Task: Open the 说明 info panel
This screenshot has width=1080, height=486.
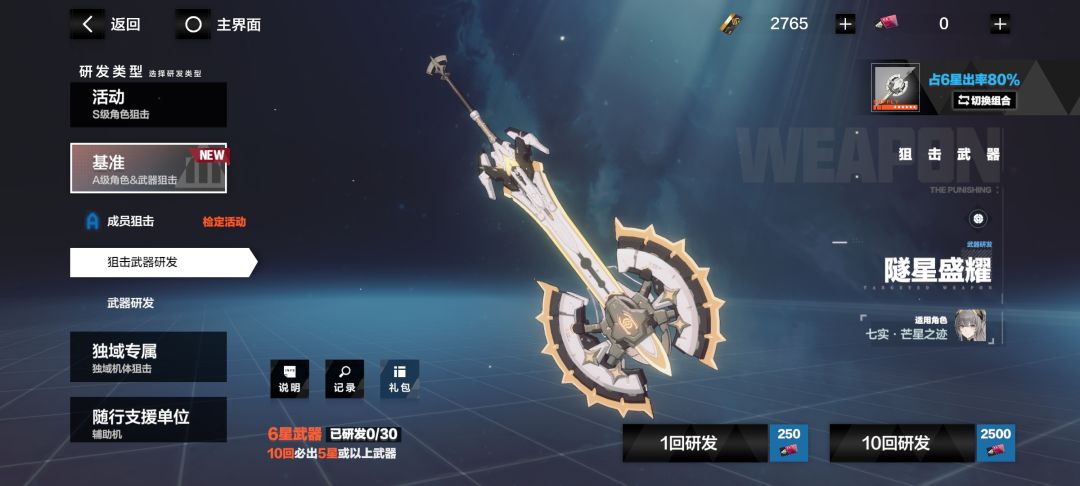Action: [x=290, y=379]
